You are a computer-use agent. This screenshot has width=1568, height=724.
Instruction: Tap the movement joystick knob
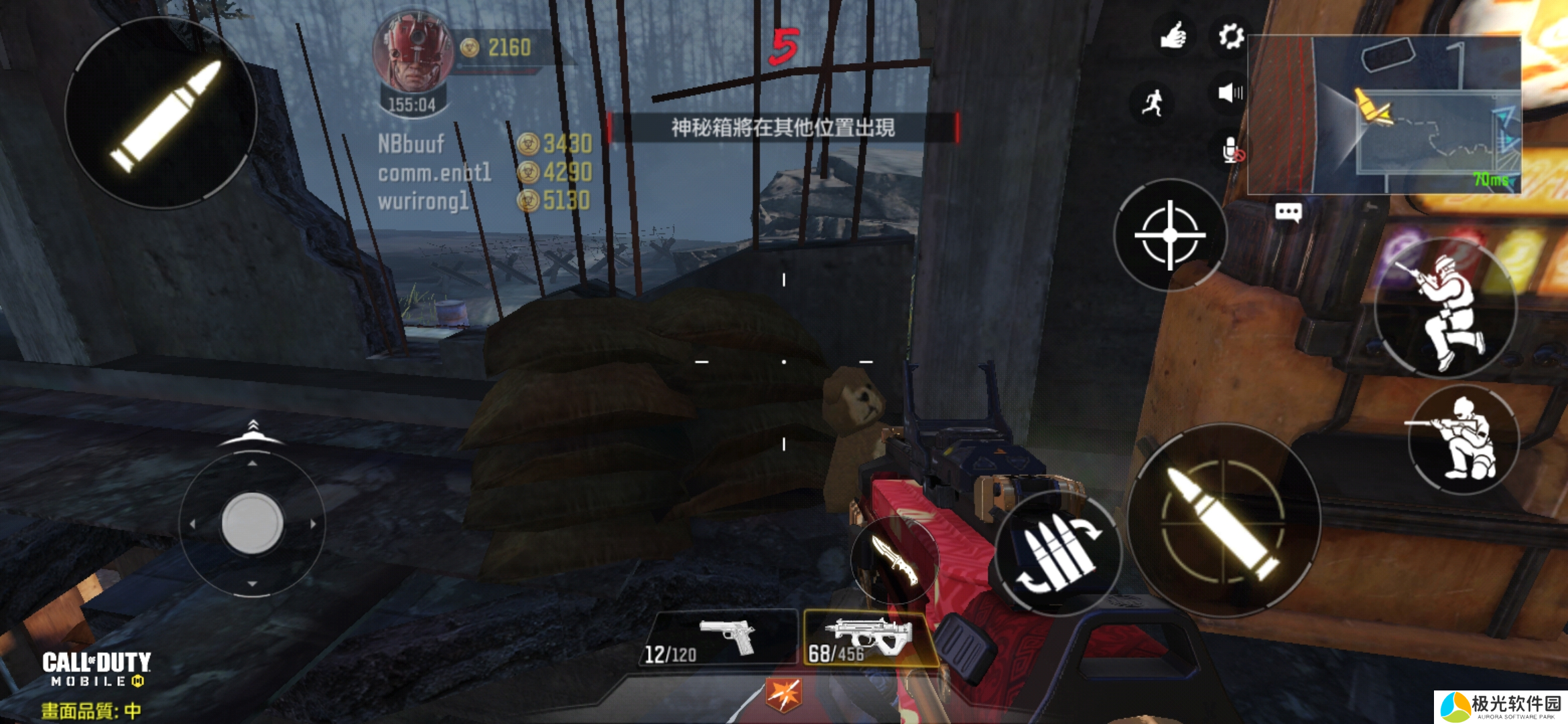252,523
